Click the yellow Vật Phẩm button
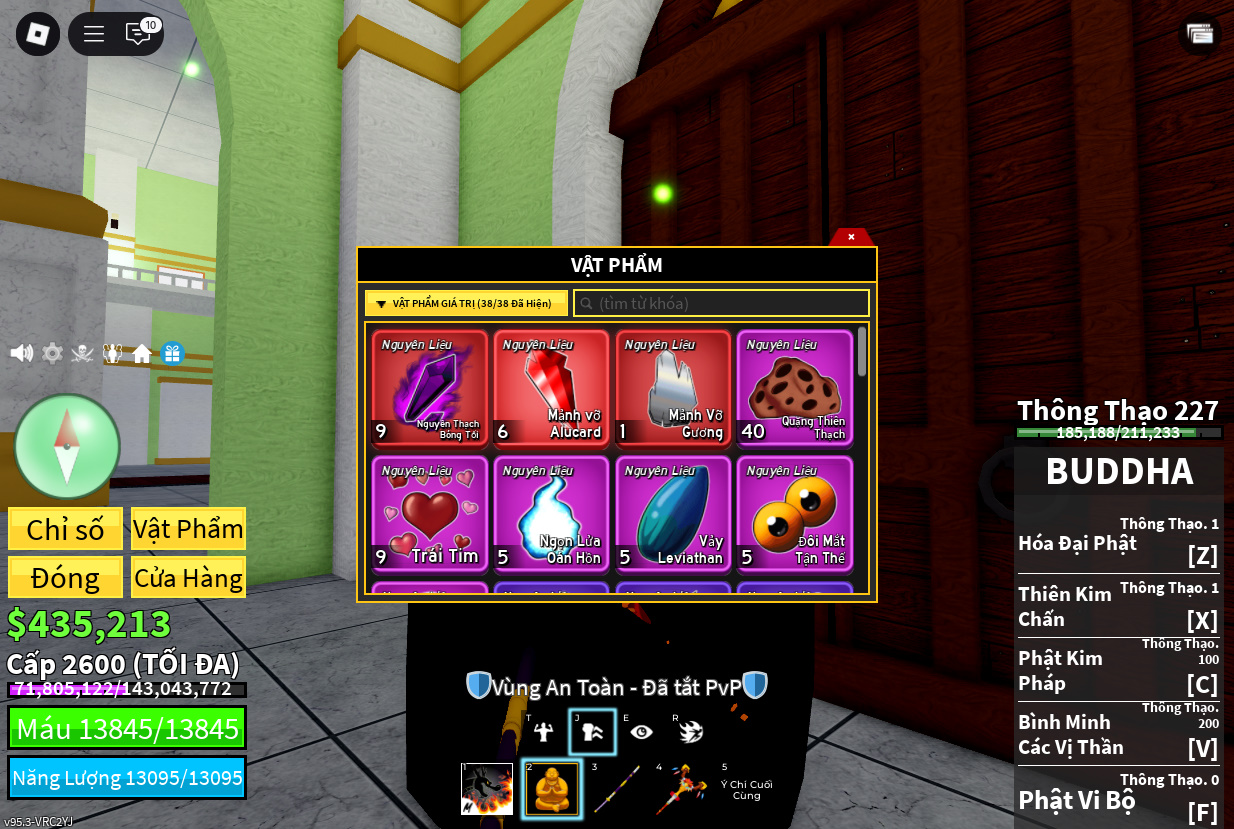Screen dimensions: 1234x829 point(188,528)
